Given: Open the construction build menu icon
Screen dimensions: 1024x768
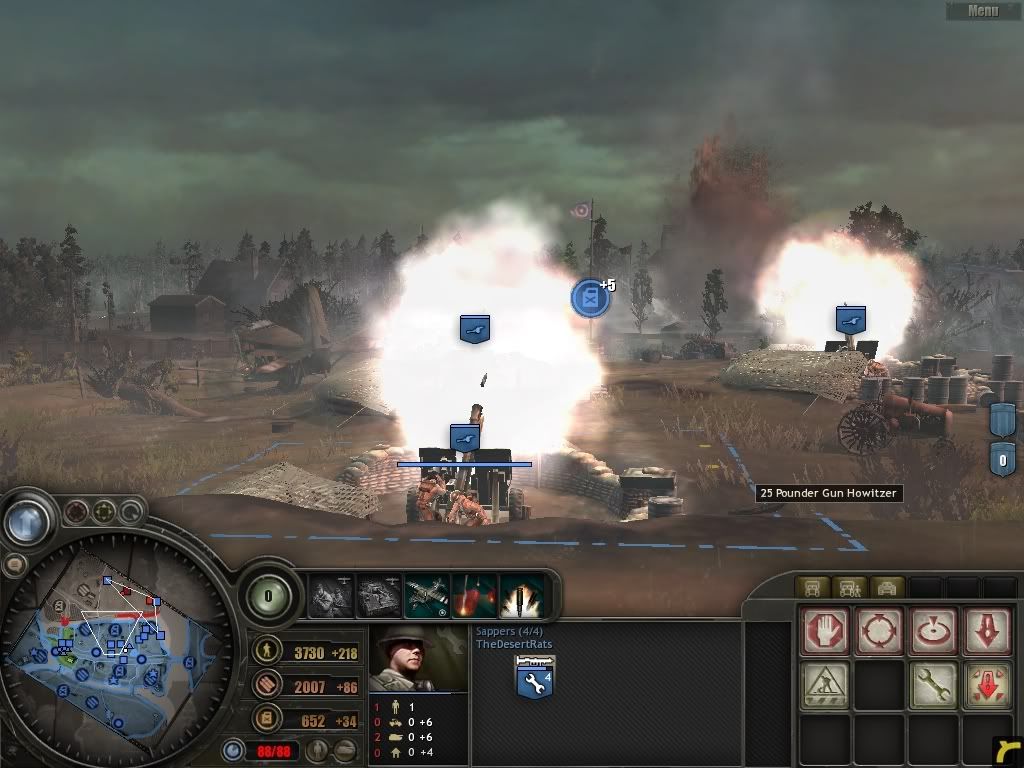Looking at the screenshot, I should point(825,686).
